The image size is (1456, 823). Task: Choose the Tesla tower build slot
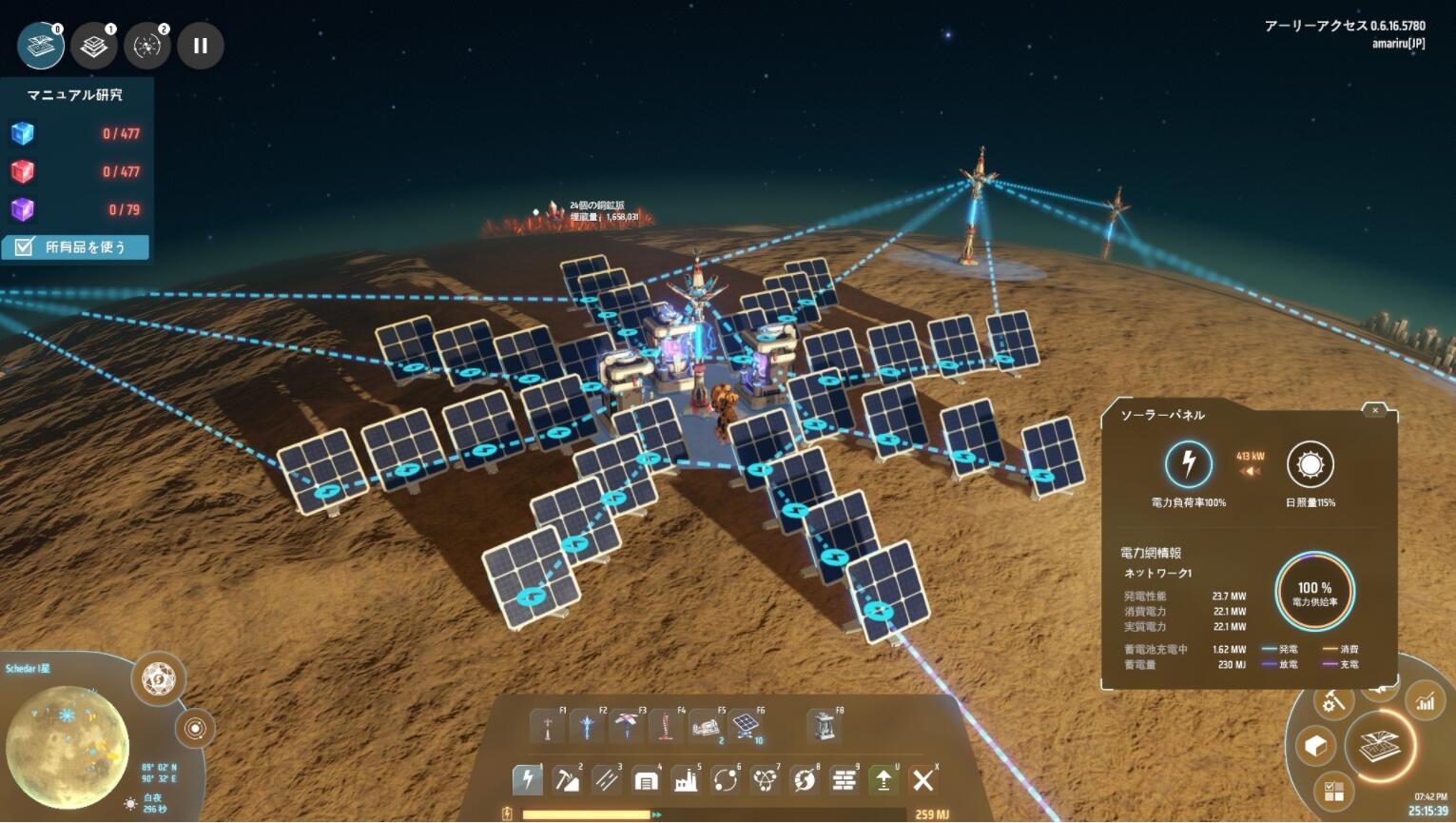tap(547, 727)
